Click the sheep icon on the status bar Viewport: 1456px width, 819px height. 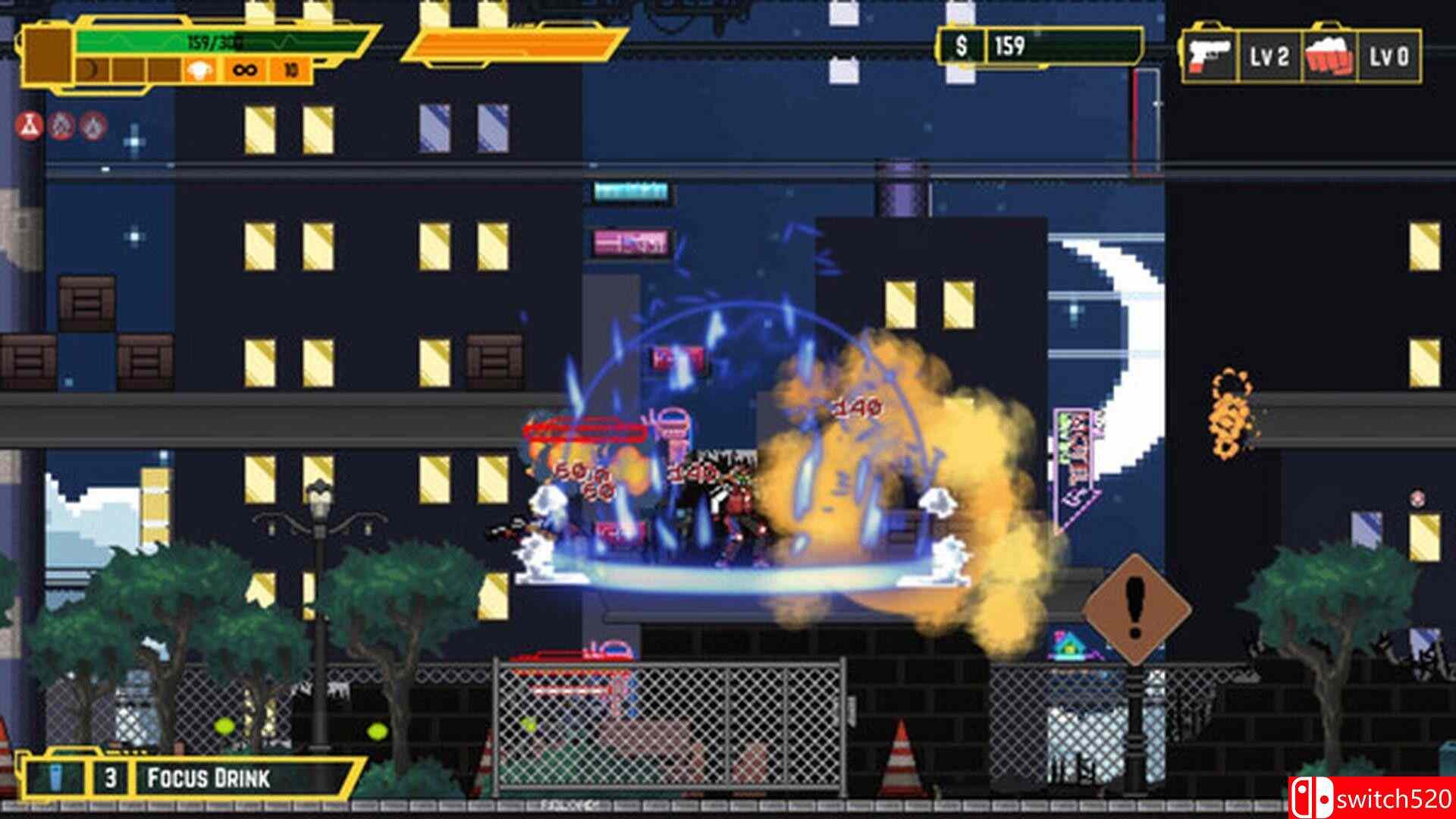pos(198,69)
